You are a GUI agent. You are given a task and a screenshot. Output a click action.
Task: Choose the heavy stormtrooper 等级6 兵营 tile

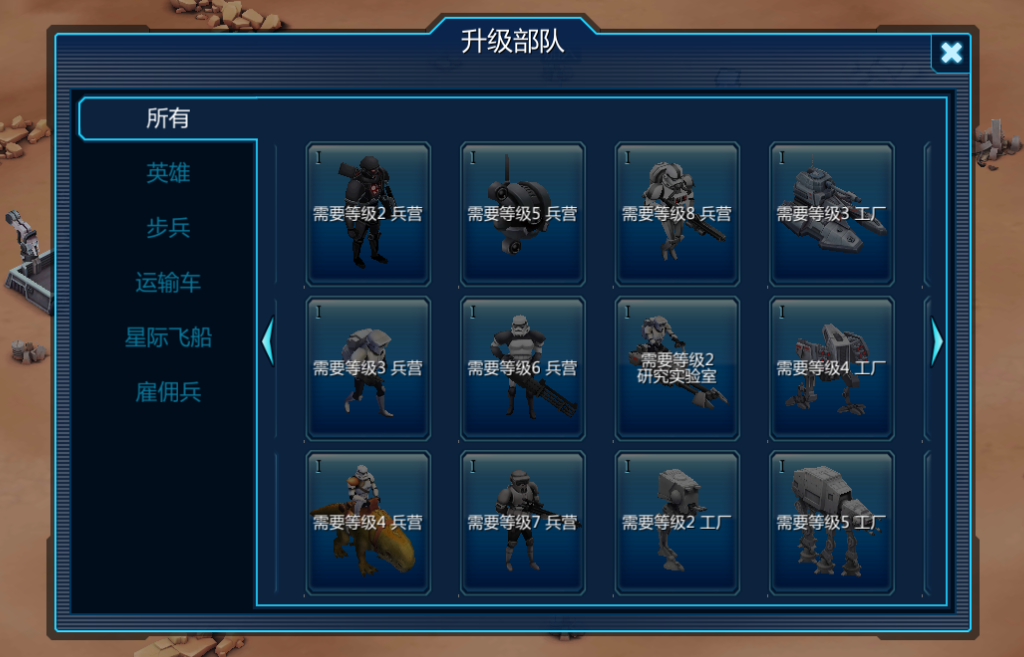[x=522, y=368]
